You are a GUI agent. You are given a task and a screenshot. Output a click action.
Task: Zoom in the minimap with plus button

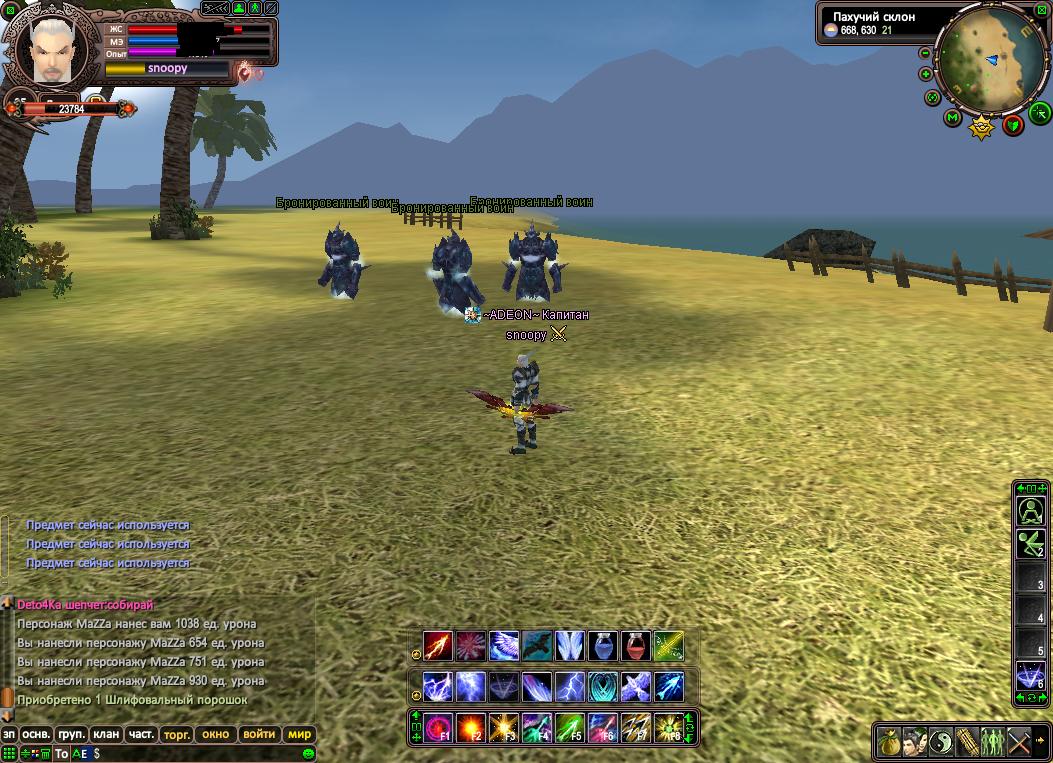(x=926, y=74)
